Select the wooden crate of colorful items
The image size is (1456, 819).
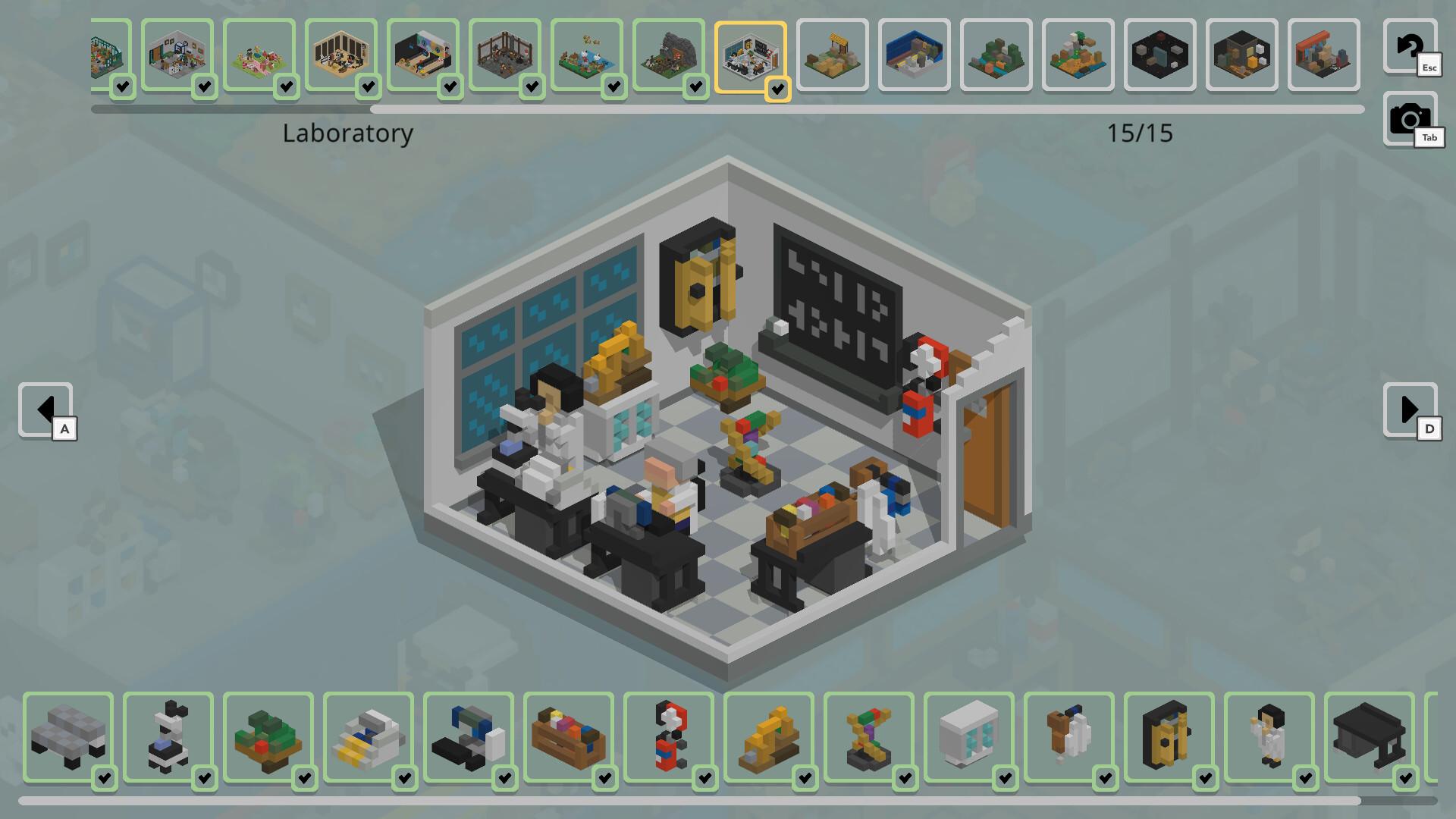click(568, 736)
